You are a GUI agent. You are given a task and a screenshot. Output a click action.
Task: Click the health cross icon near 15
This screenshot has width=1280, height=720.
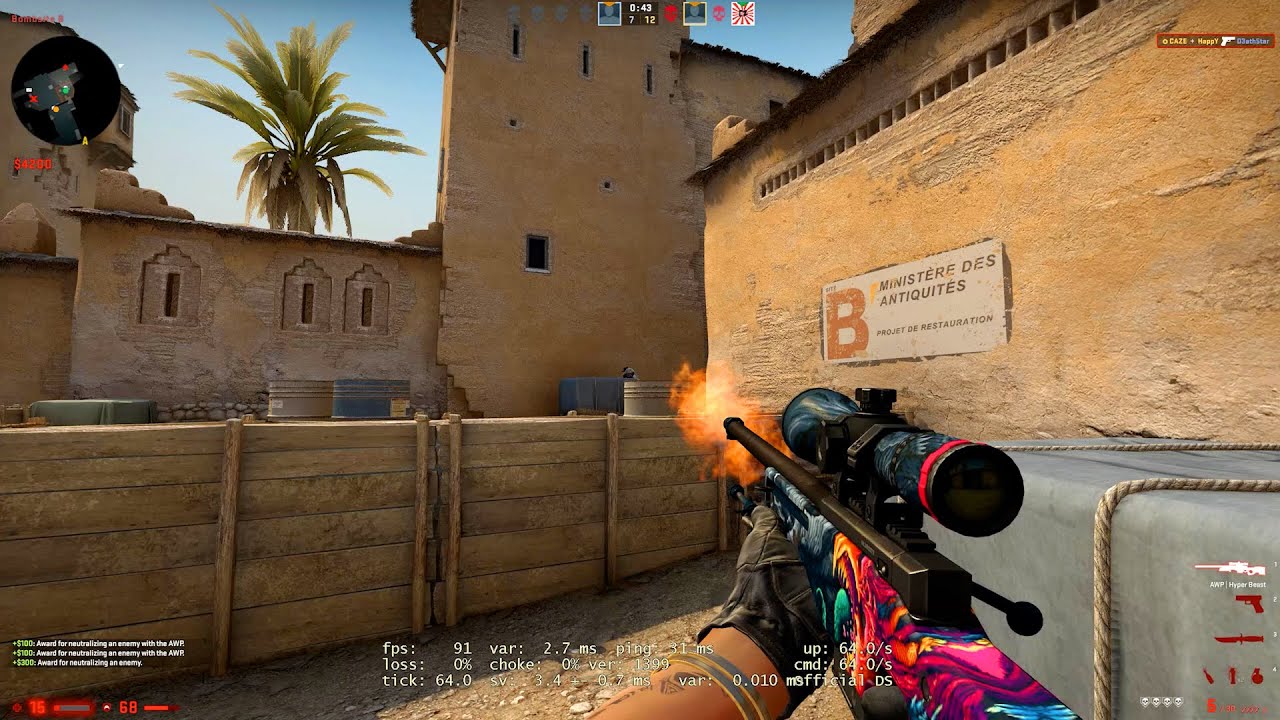point(17,707)
